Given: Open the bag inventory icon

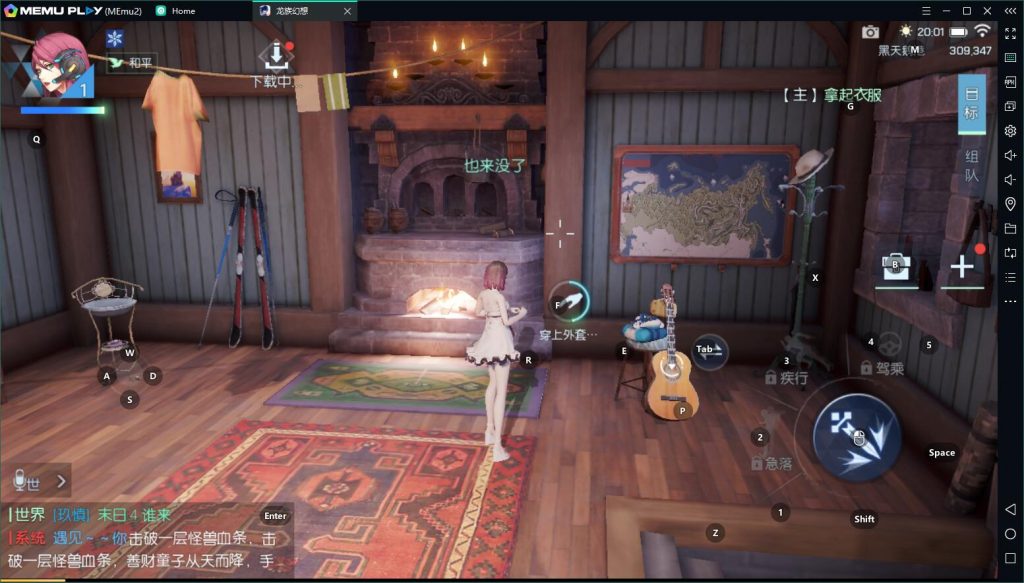Looking at the screenshot, I should [x=896, y=266].
